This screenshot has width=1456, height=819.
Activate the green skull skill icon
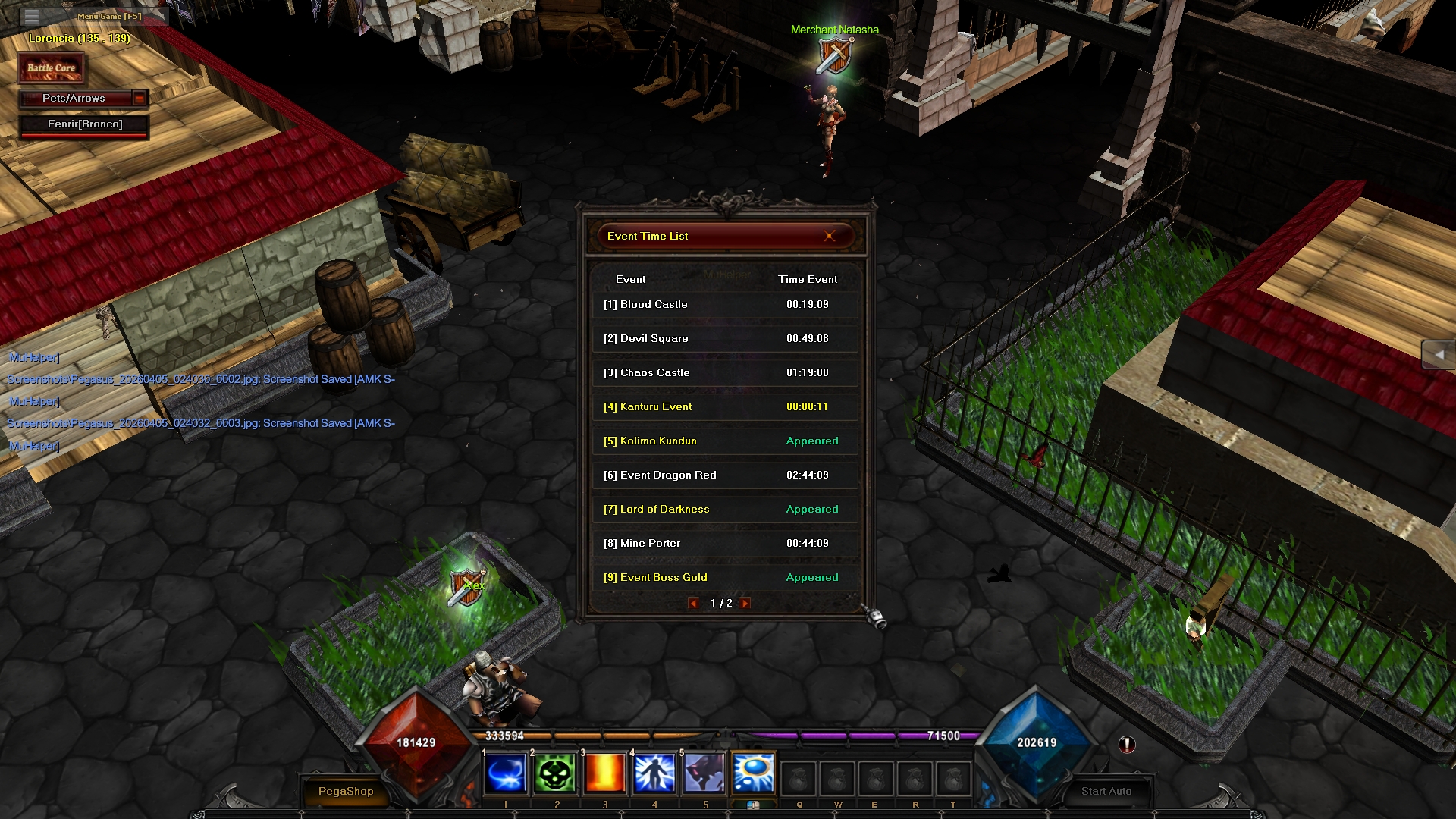tap(555, 774)
